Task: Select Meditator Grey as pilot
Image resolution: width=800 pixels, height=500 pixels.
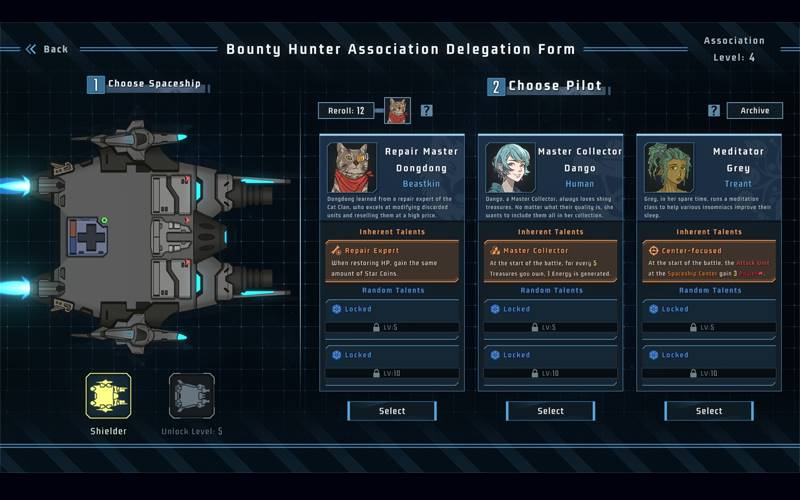Action: [708, 411]
